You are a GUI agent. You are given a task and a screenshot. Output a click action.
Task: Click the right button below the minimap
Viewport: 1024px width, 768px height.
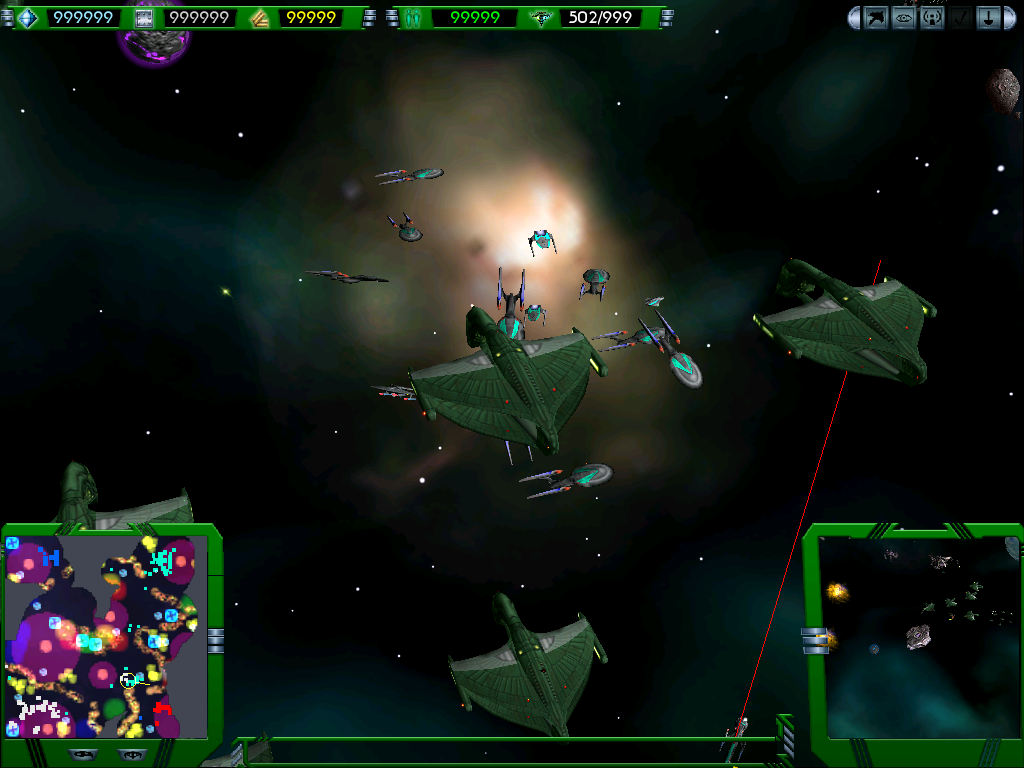[x=130, y=753]
